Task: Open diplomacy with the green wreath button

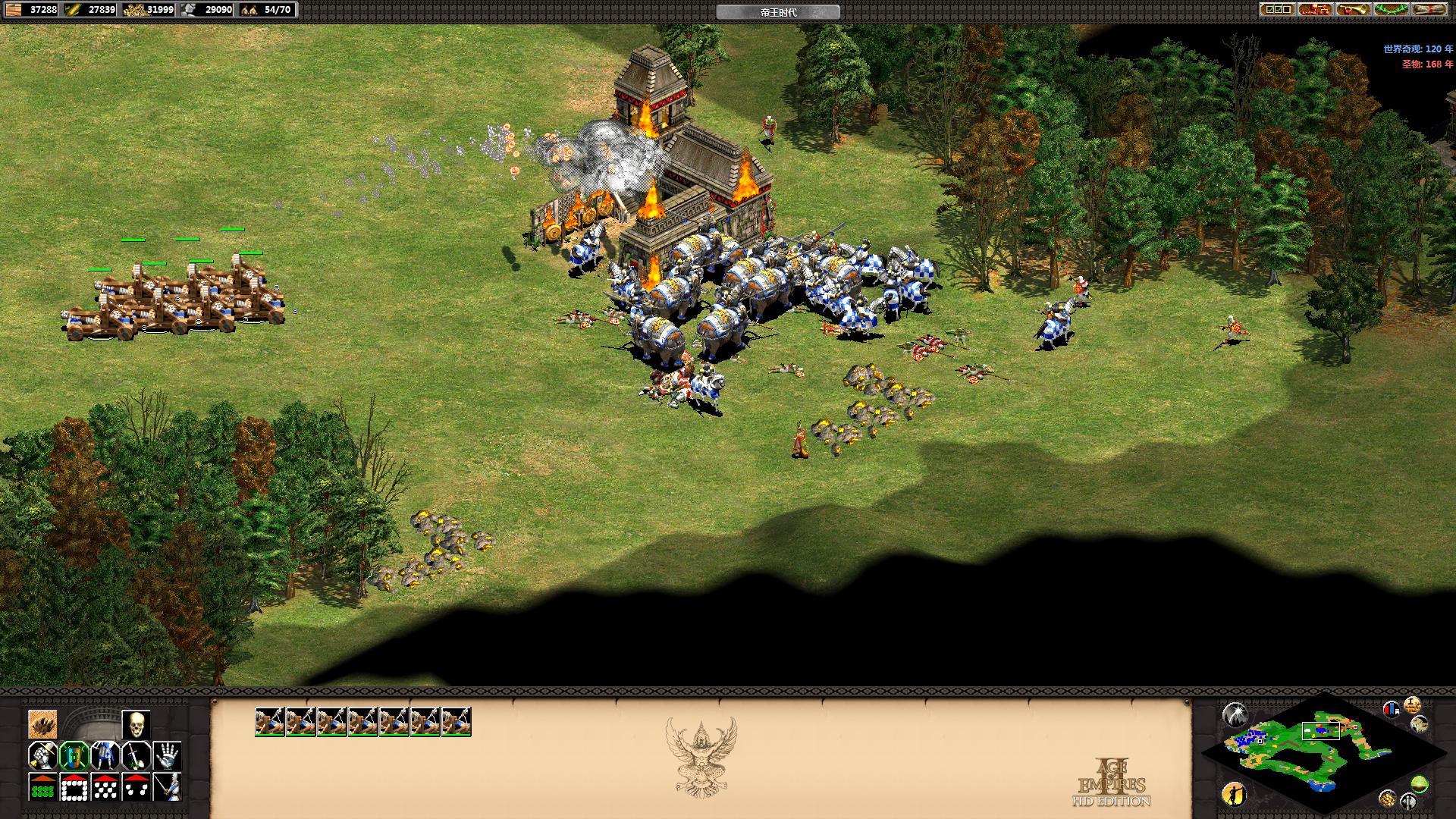Action: (x=1392, y=10)
